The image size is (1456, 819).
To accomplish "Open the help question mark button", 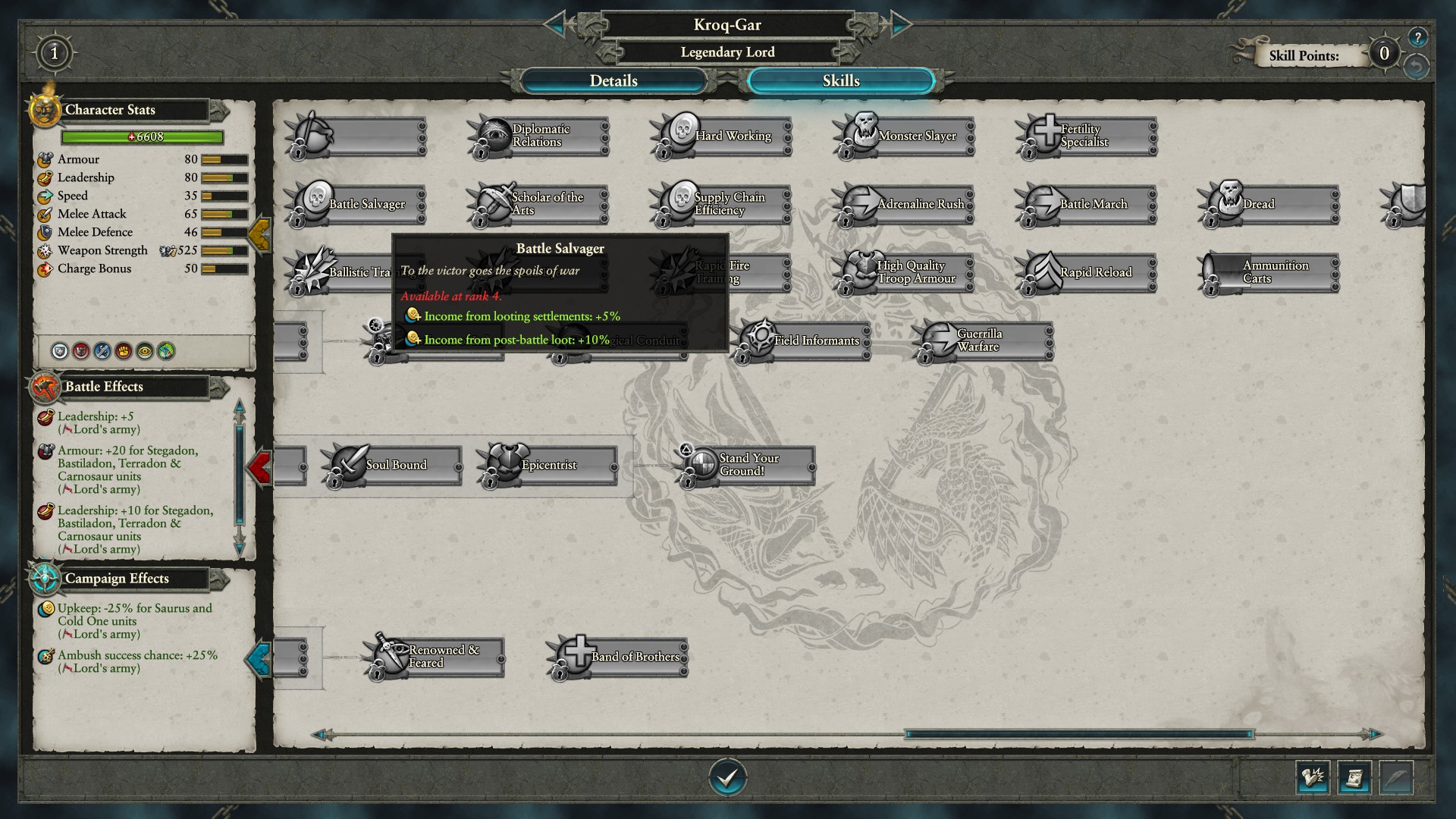I will pos(1417,37).
